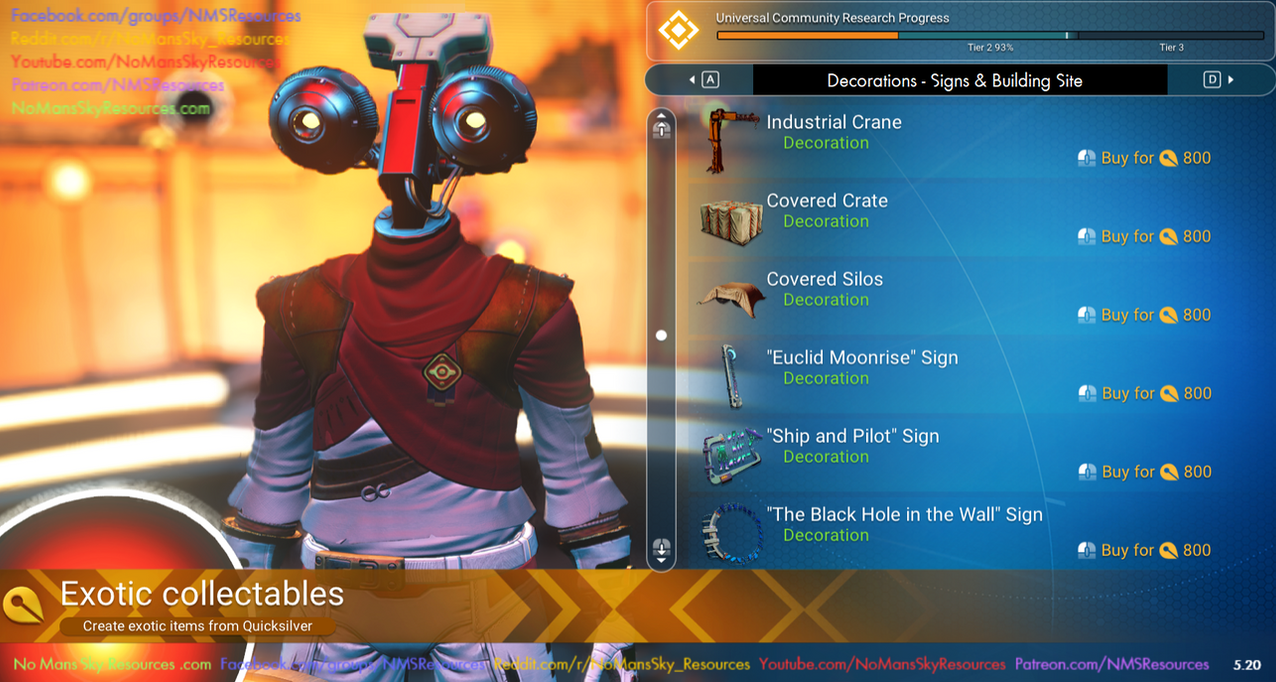Select the "Ship and Pilot" Sign
The width and height of the screenshot is (1276, 682).
[852, 437]
